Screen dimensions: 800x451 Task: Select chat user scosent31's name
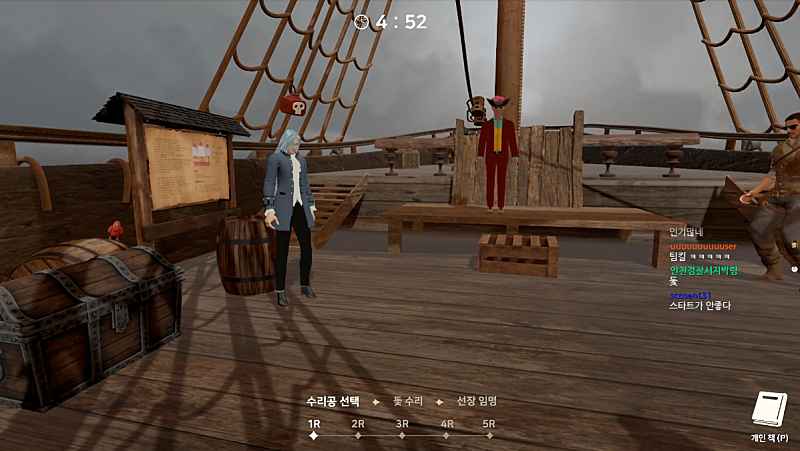pyautogui.click(x=691, y=295)
